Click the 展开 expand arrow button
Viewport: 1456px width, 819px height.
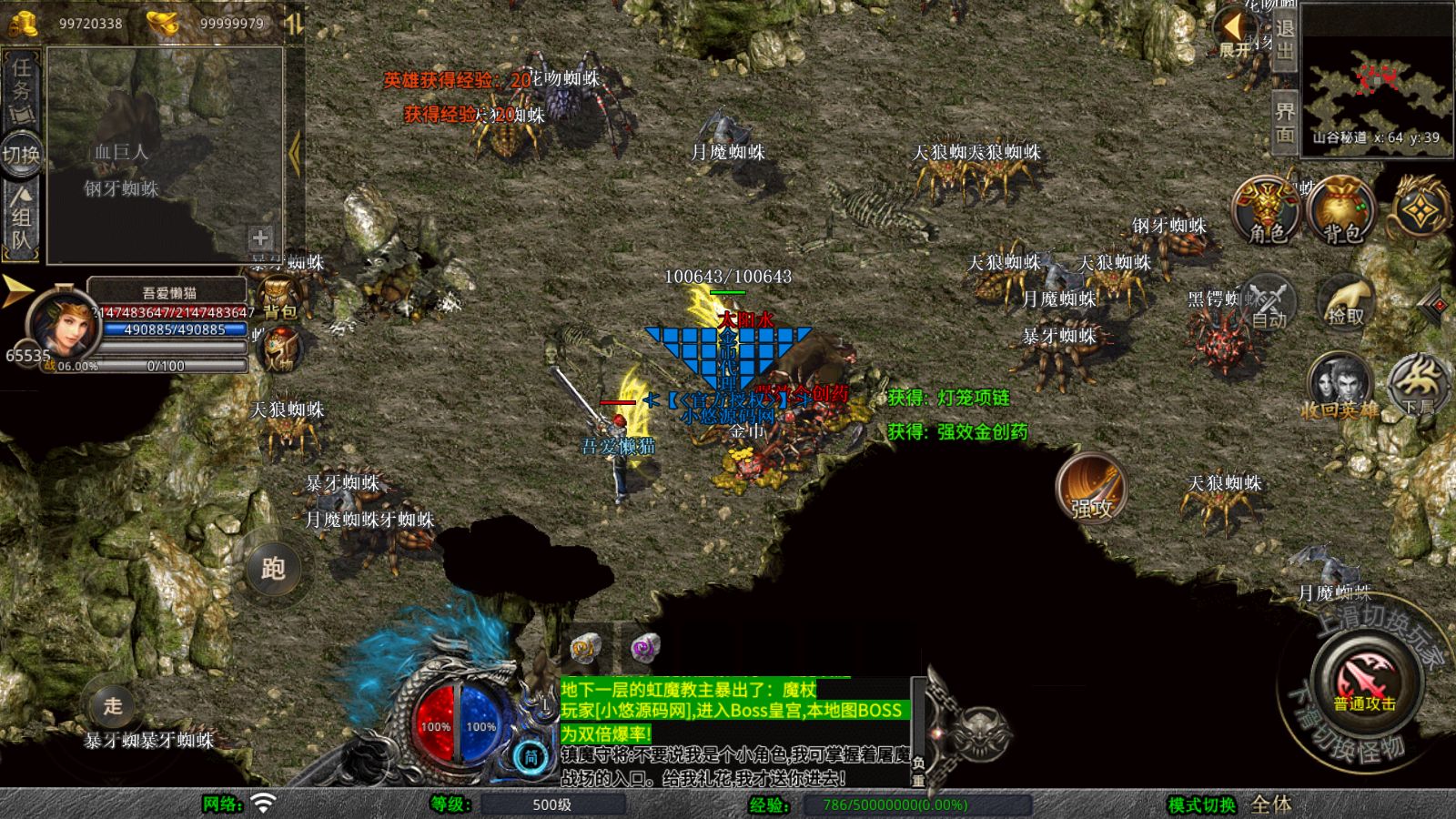1235,32
